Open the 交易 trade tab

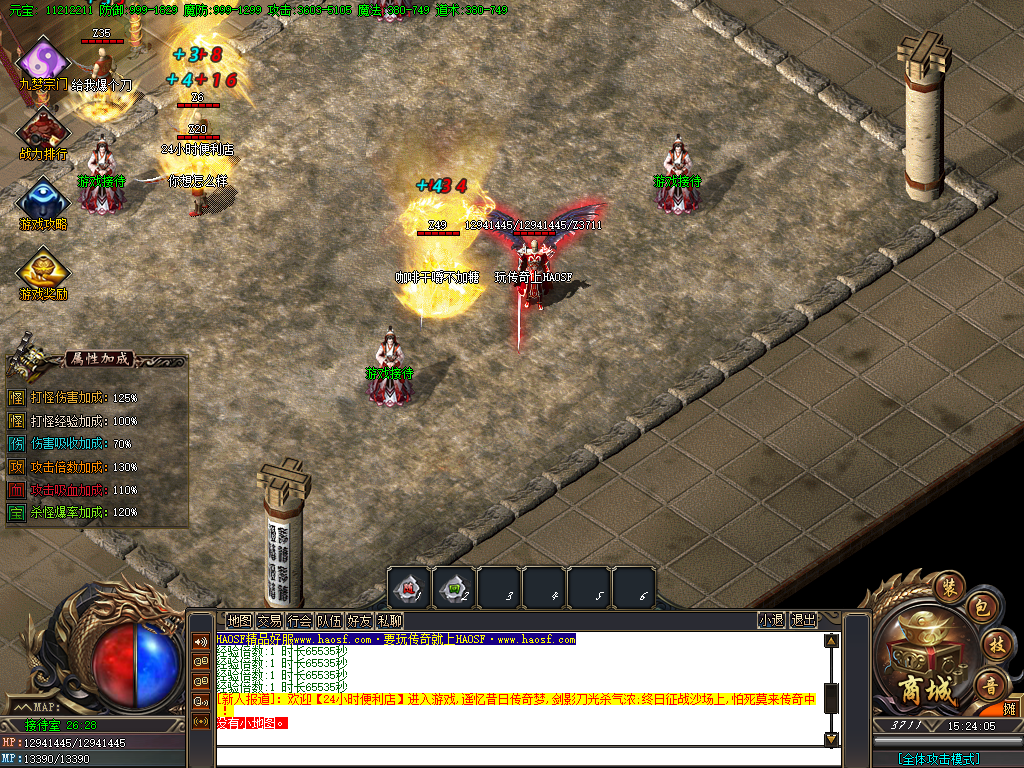pyautogui.click(x=269, y=620)
